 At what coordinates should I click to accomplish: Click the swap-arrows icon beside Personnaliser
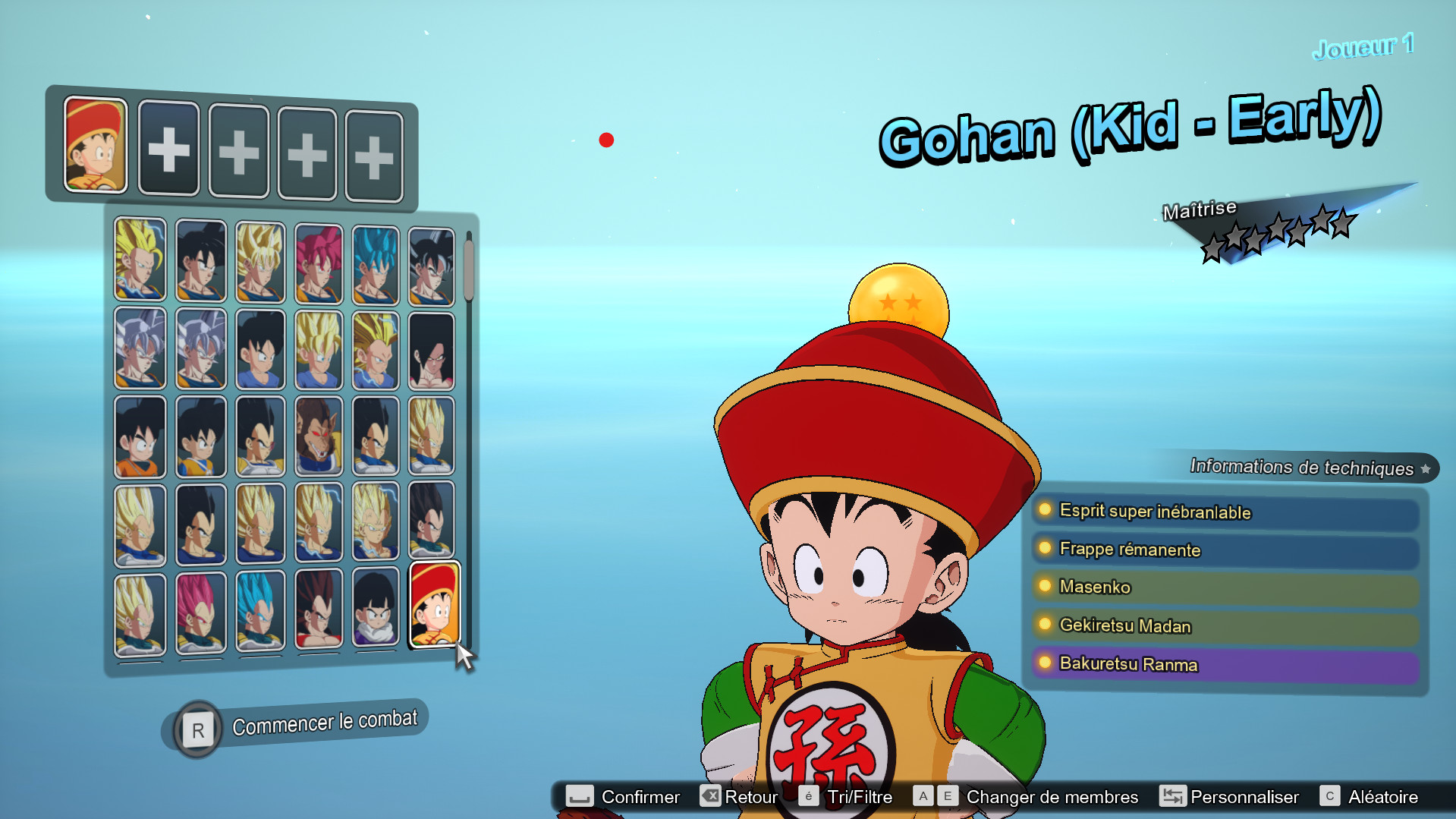coord(1172,796)
